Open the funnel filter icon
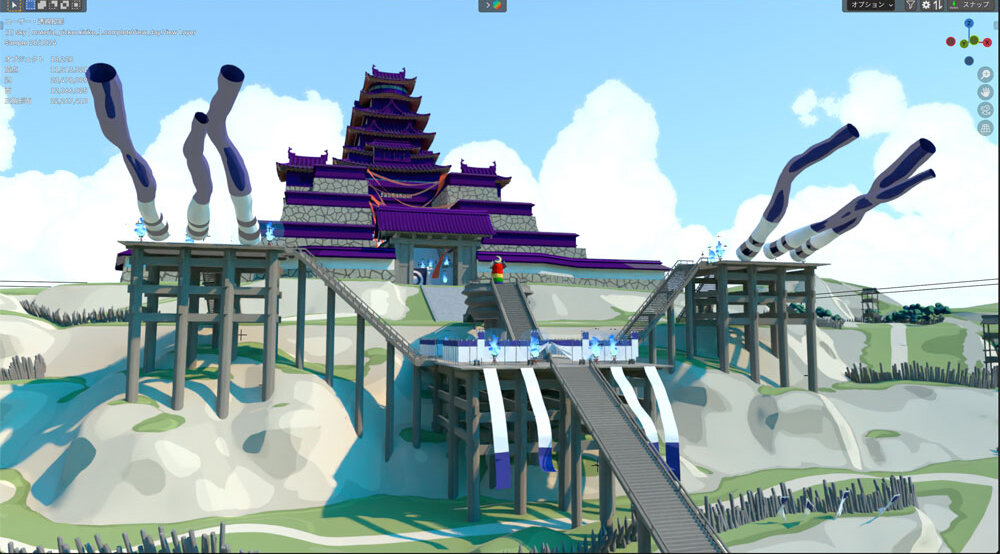1000x554 pixels. point(910,5)
